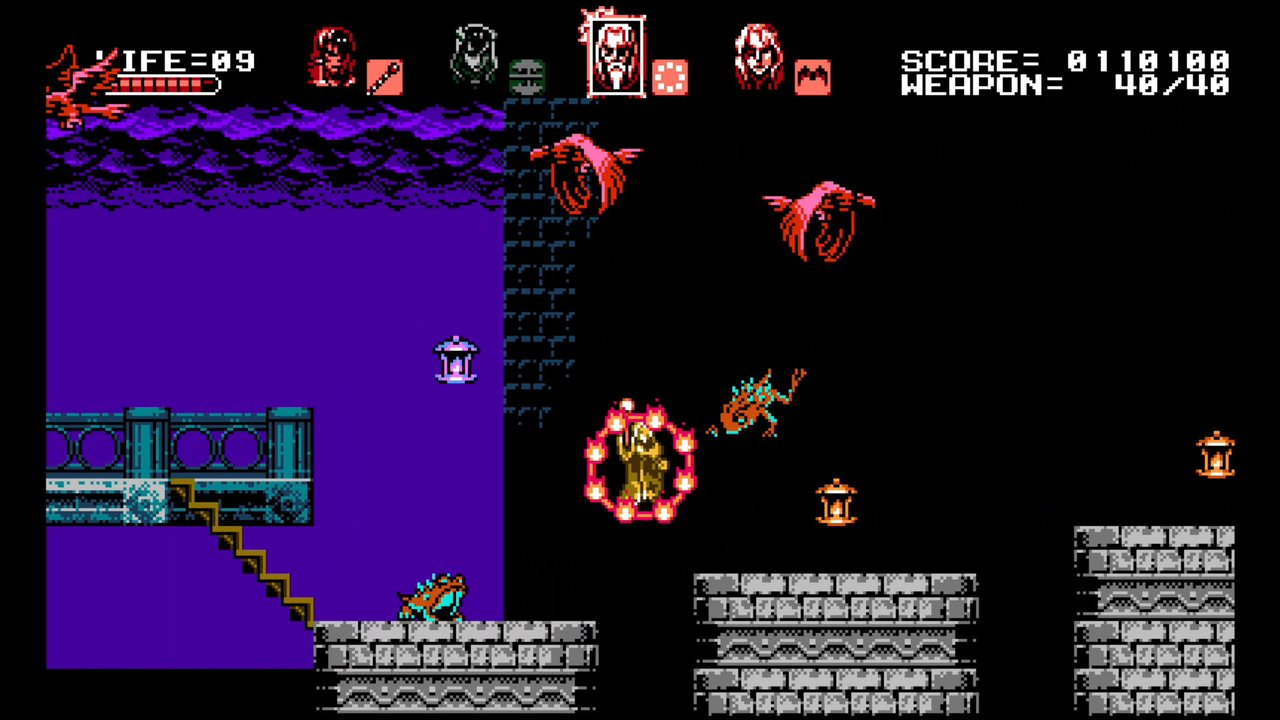Screen dimensions: 1280x720
Task: Click the lantern on the far-right ledge
Action: [x=1216, y=455]
